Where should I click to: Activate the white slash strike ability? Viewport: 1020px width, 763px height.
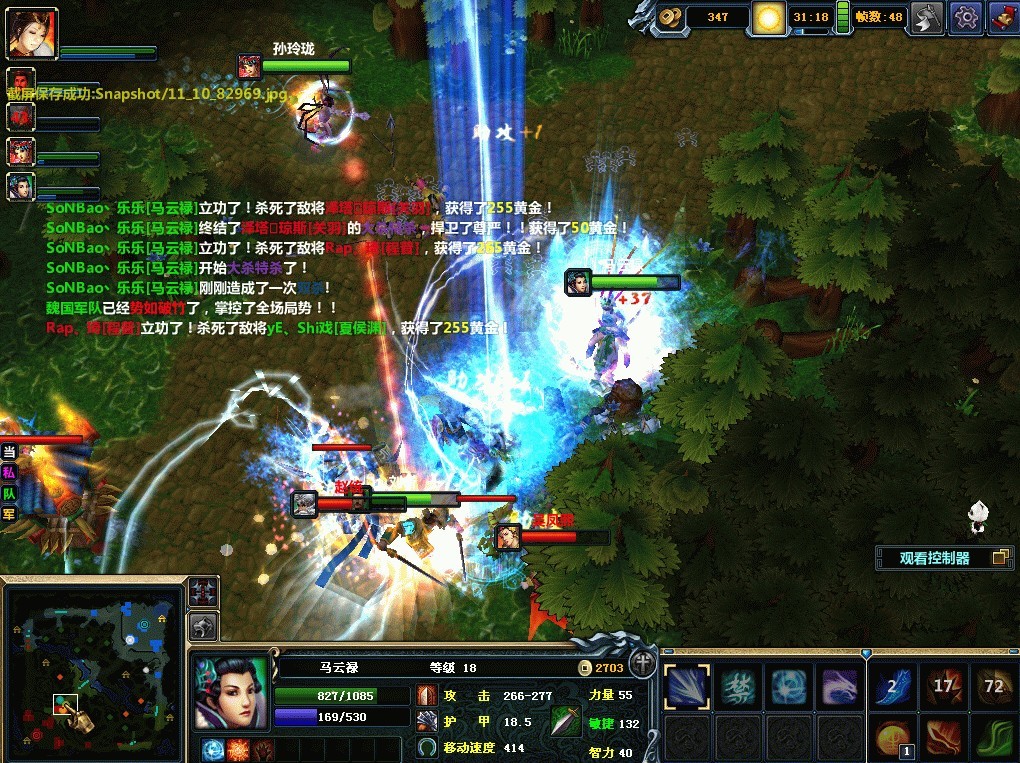(687, 685)
